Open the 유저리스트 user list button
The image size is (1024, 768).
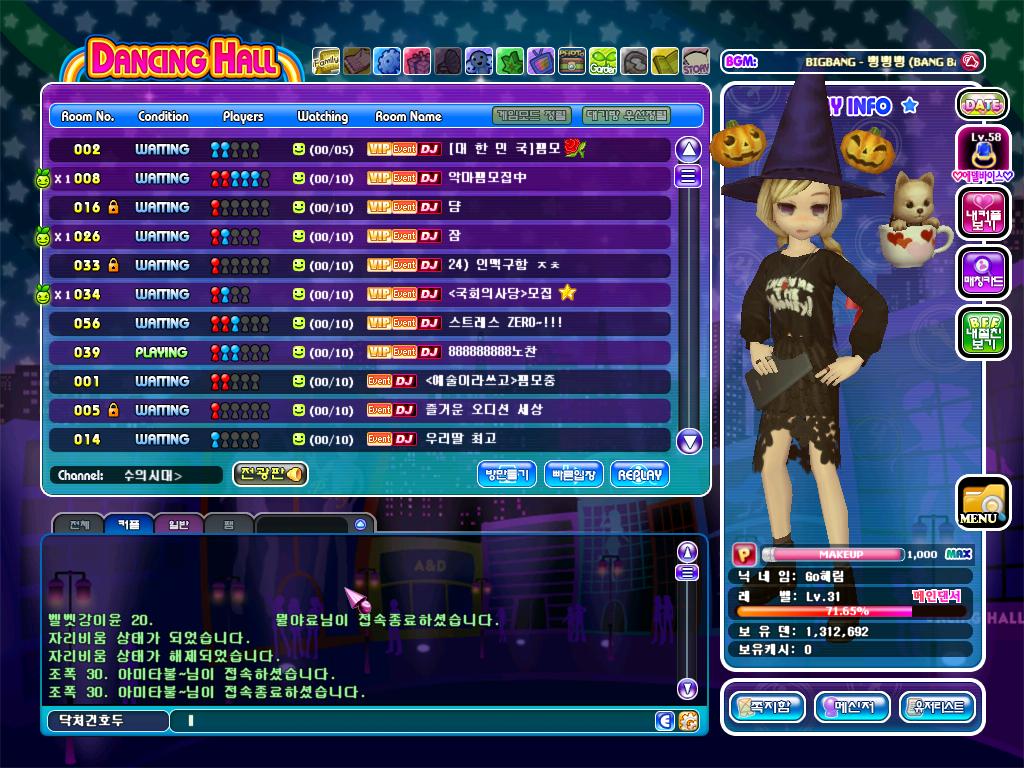coord(937,707)
